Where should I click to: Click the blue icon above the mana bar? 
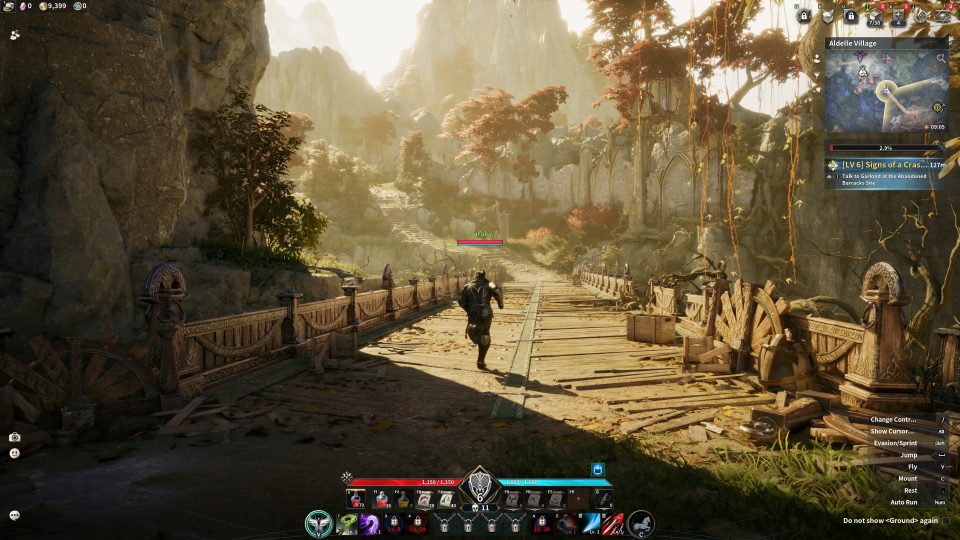(x=599, y=468)
